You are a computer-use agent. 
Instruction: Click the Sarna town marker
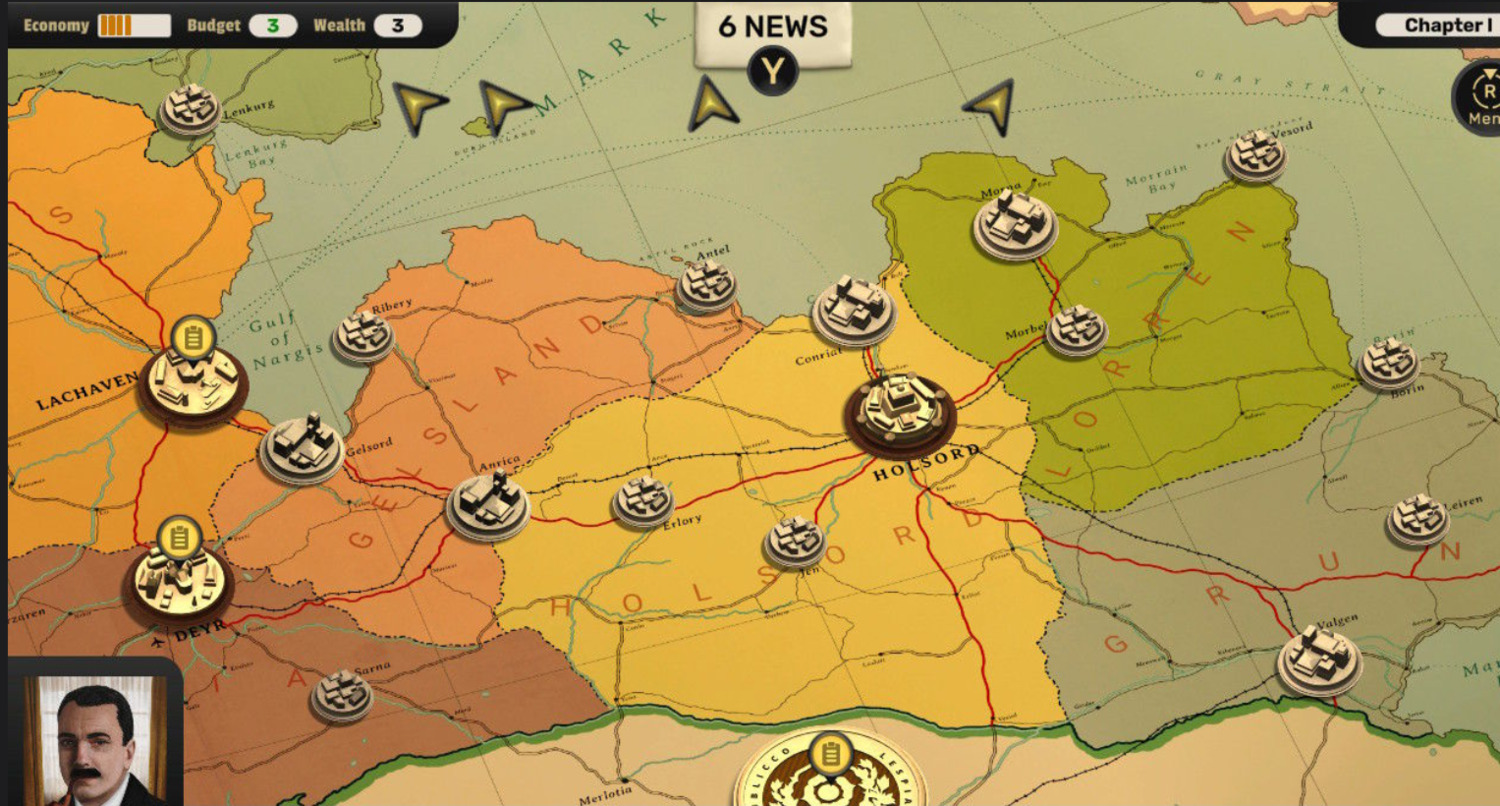click(342, 694)
